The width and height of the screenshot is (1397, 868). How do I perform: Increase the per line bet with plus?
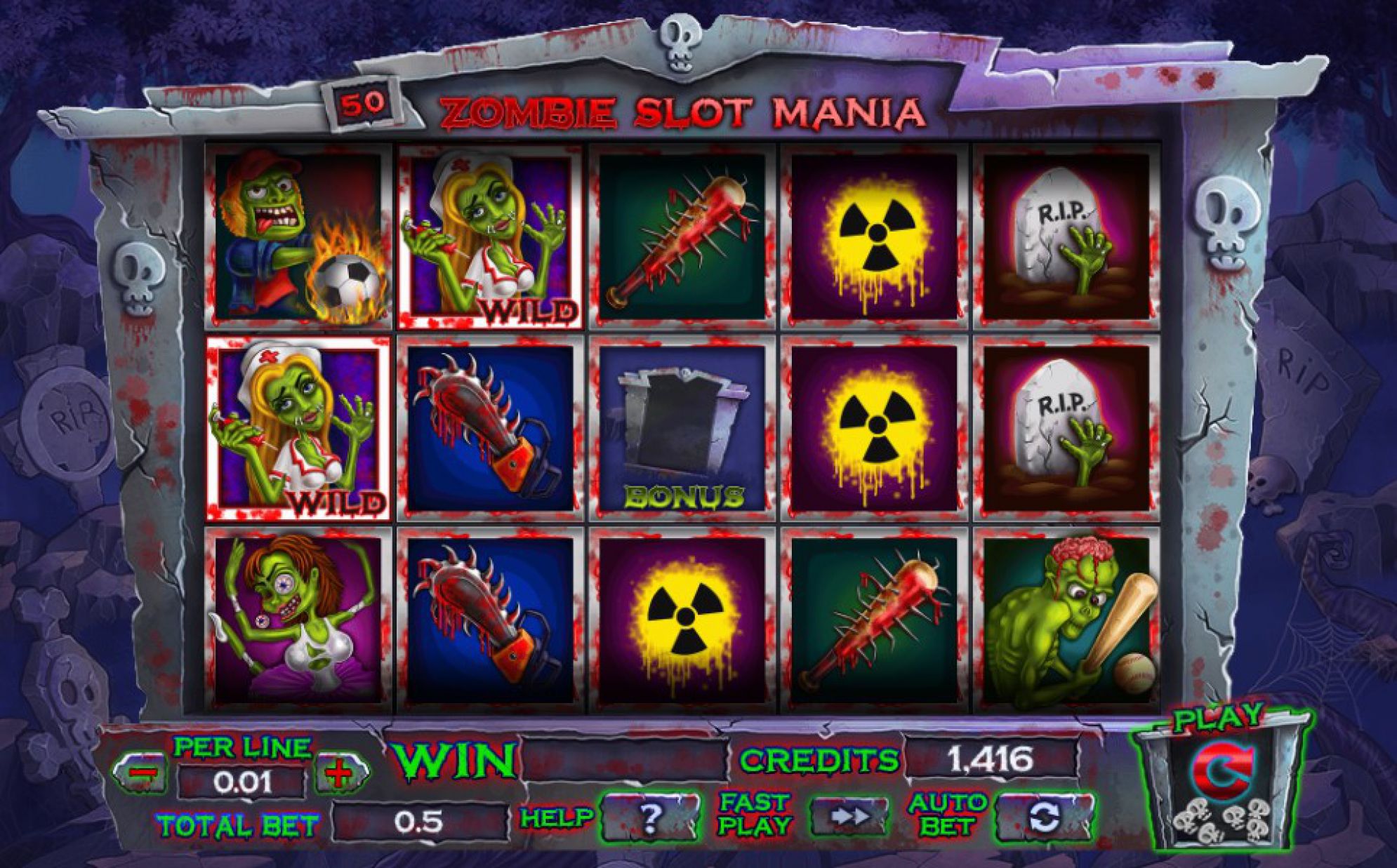click(340, 773)
